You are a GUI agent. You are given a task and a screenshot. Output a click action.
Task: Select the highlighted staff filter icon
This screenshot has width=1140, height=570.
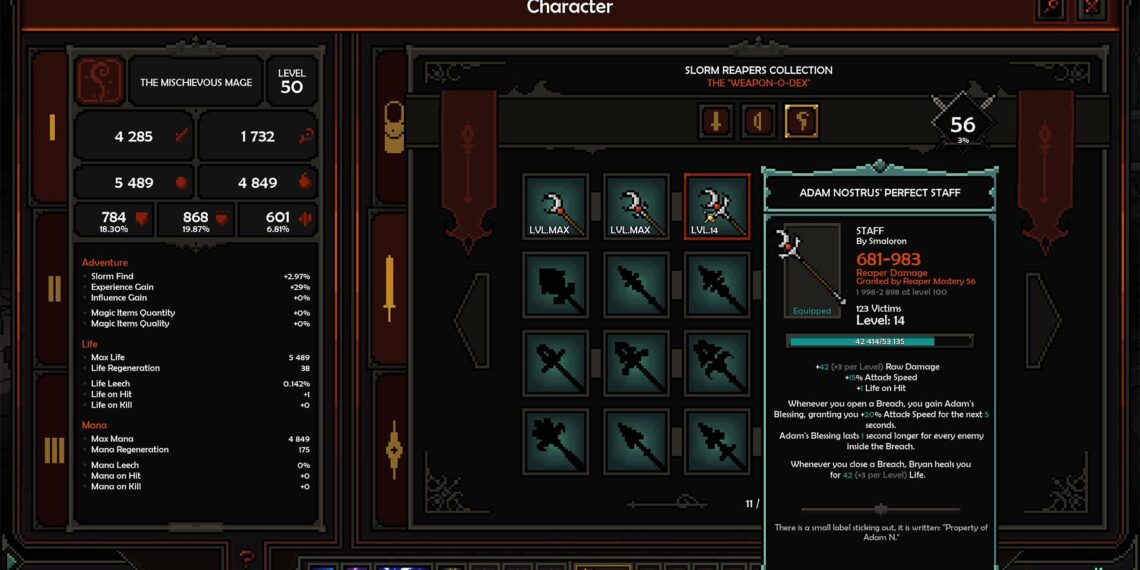pos(801,122)
